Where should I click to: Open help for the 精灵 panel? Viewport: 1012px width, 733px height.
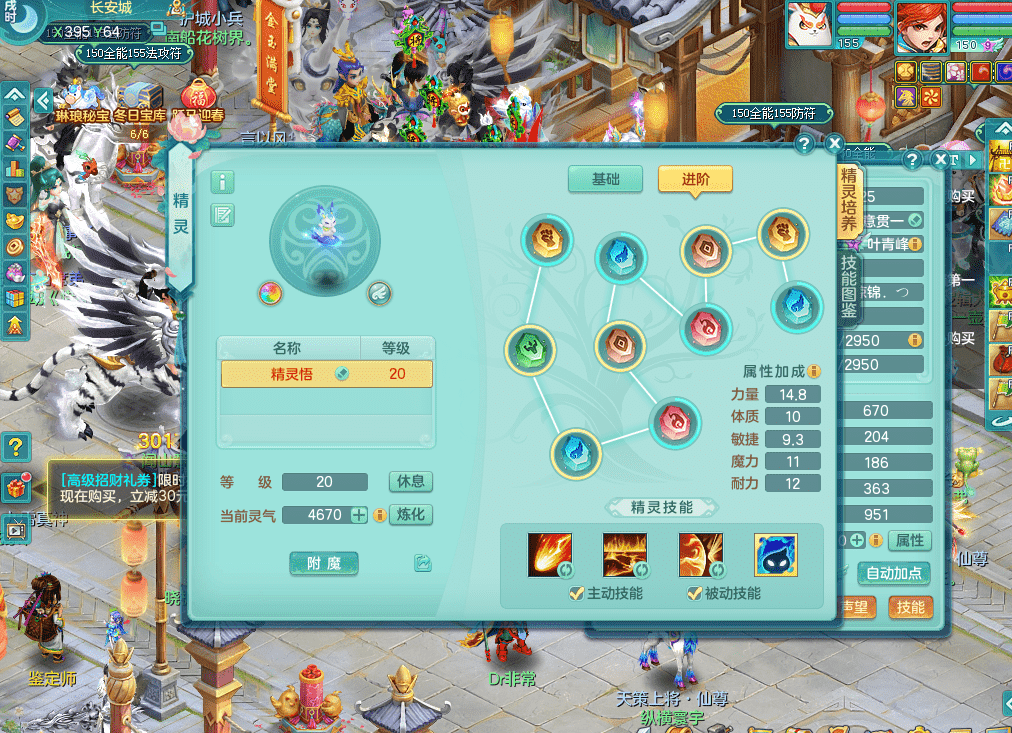click(804, 144)
